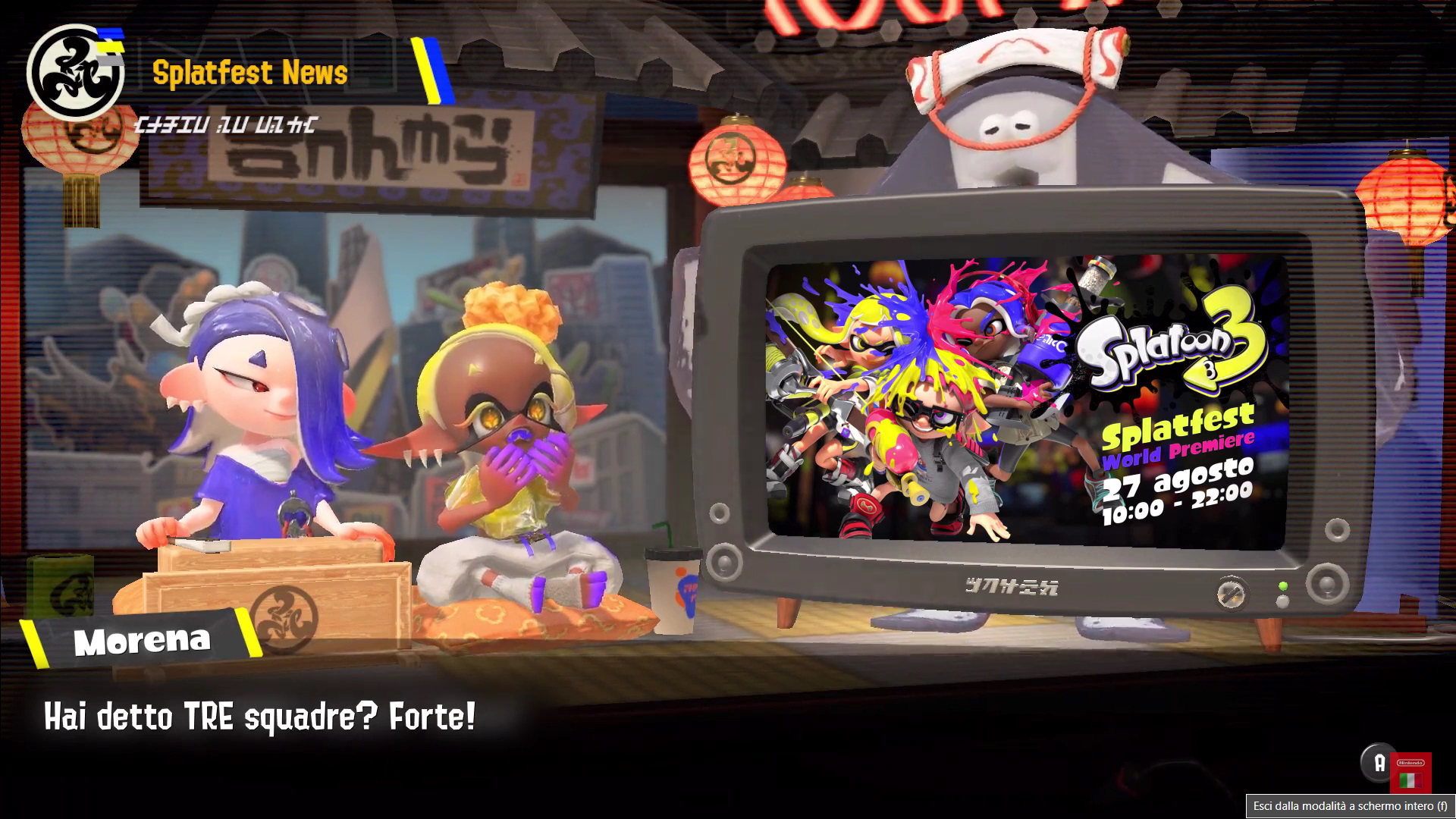This screenshot has height=819, width=1456.
Task: Select the Splatfest News header tab
Action: tap(250, 72)
